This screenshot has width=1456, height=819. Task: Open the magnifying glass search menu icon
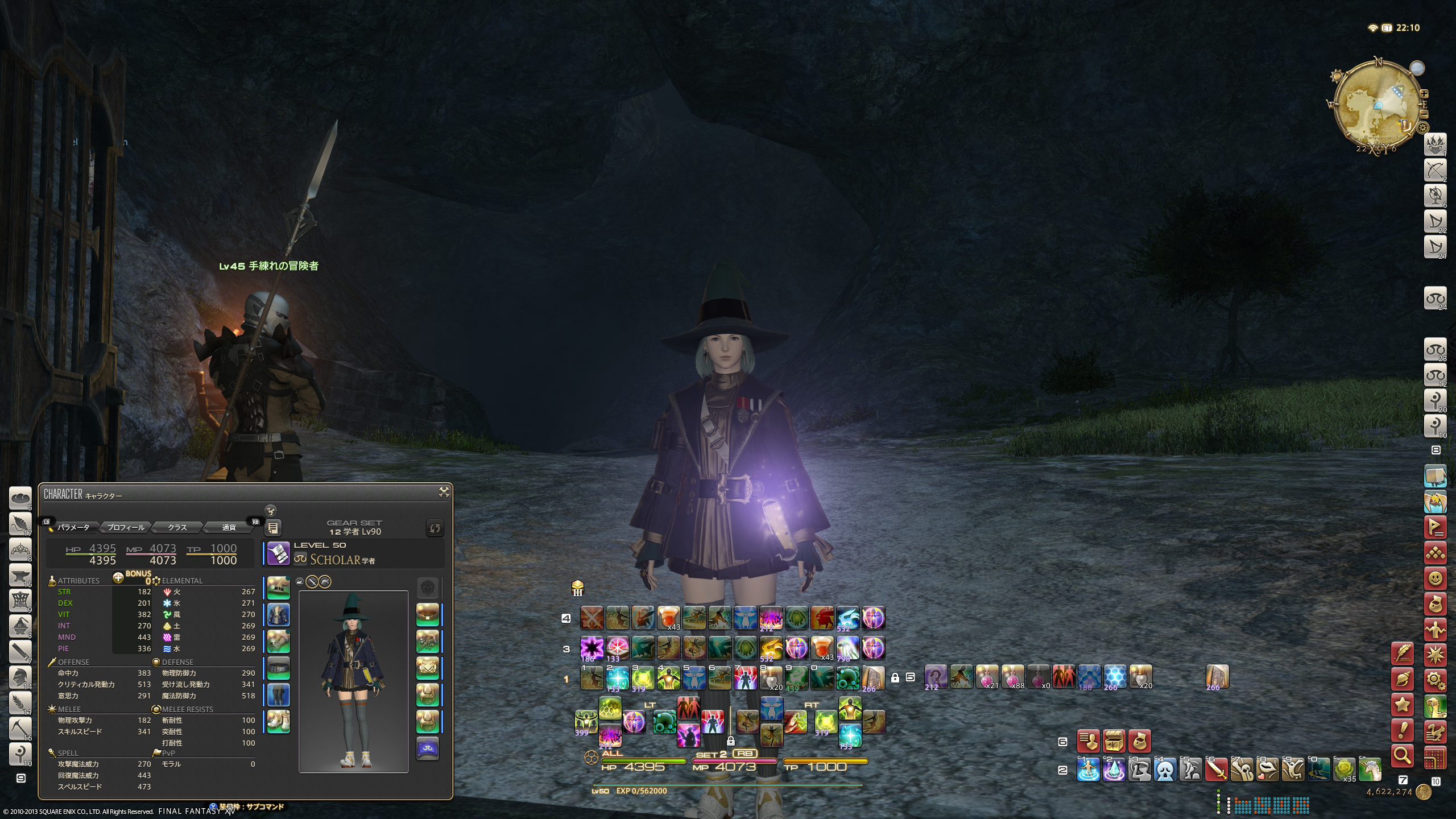click(1403, 756)
